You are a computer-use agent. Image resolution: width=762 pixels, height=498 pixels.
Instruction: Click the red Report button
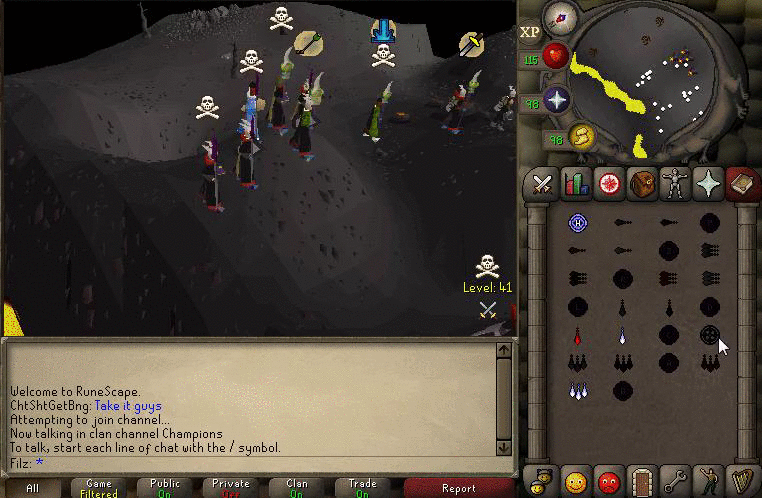coord(459,488)
